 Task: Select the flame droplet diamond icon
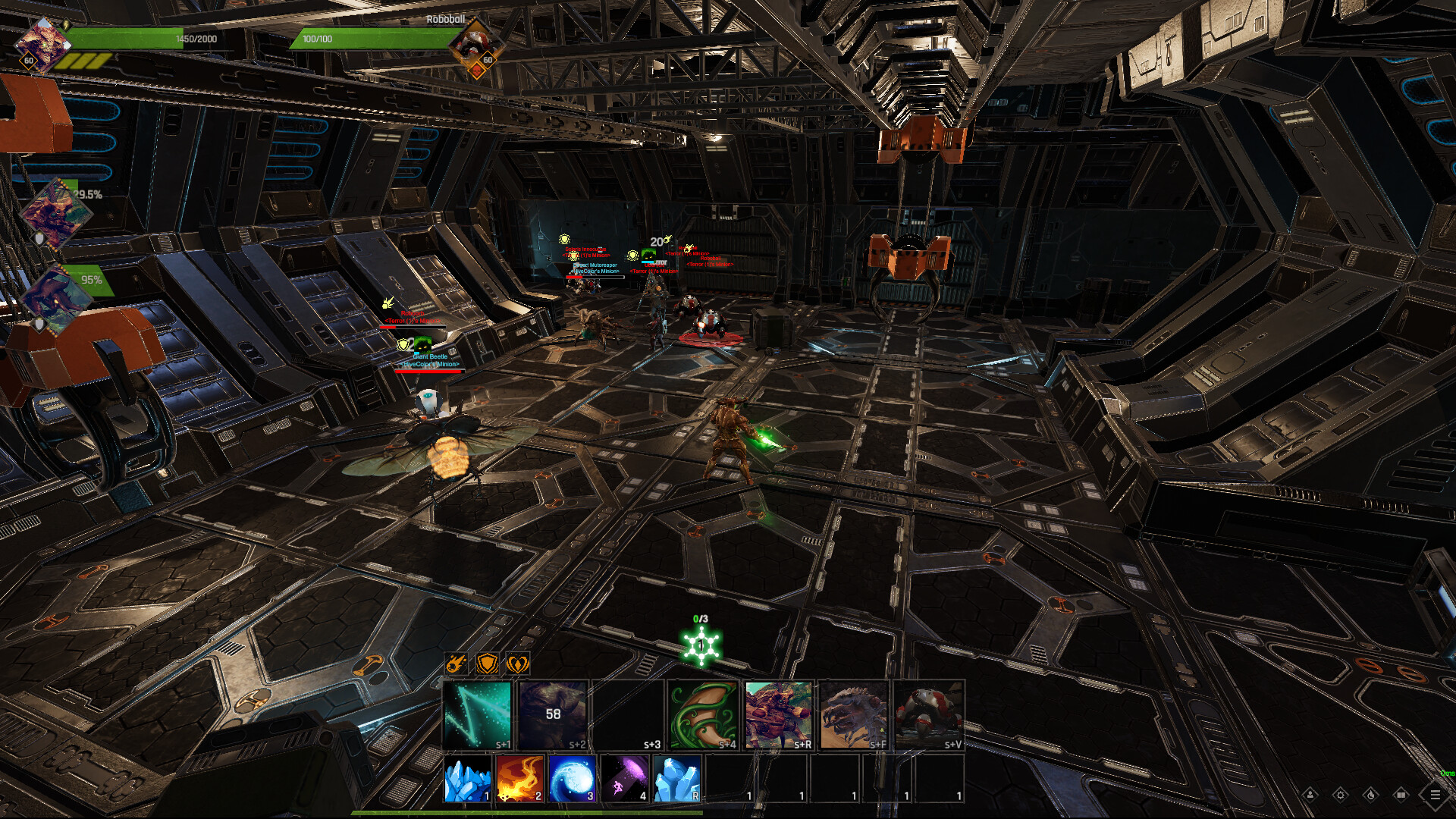click(x=1371, y=795)
